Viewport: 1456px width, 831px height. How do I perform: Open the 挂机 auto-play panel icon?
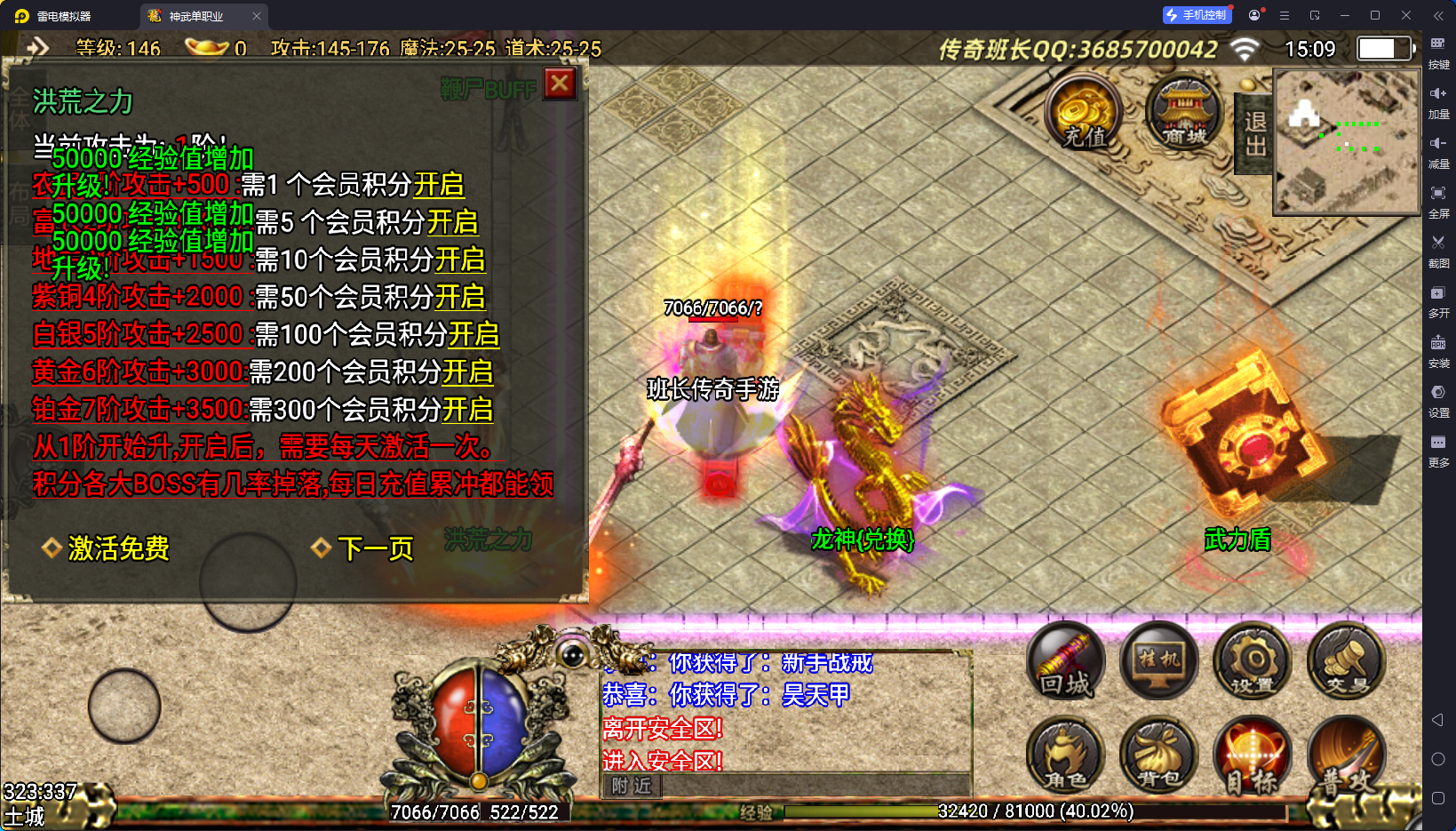coord(1158,659)
